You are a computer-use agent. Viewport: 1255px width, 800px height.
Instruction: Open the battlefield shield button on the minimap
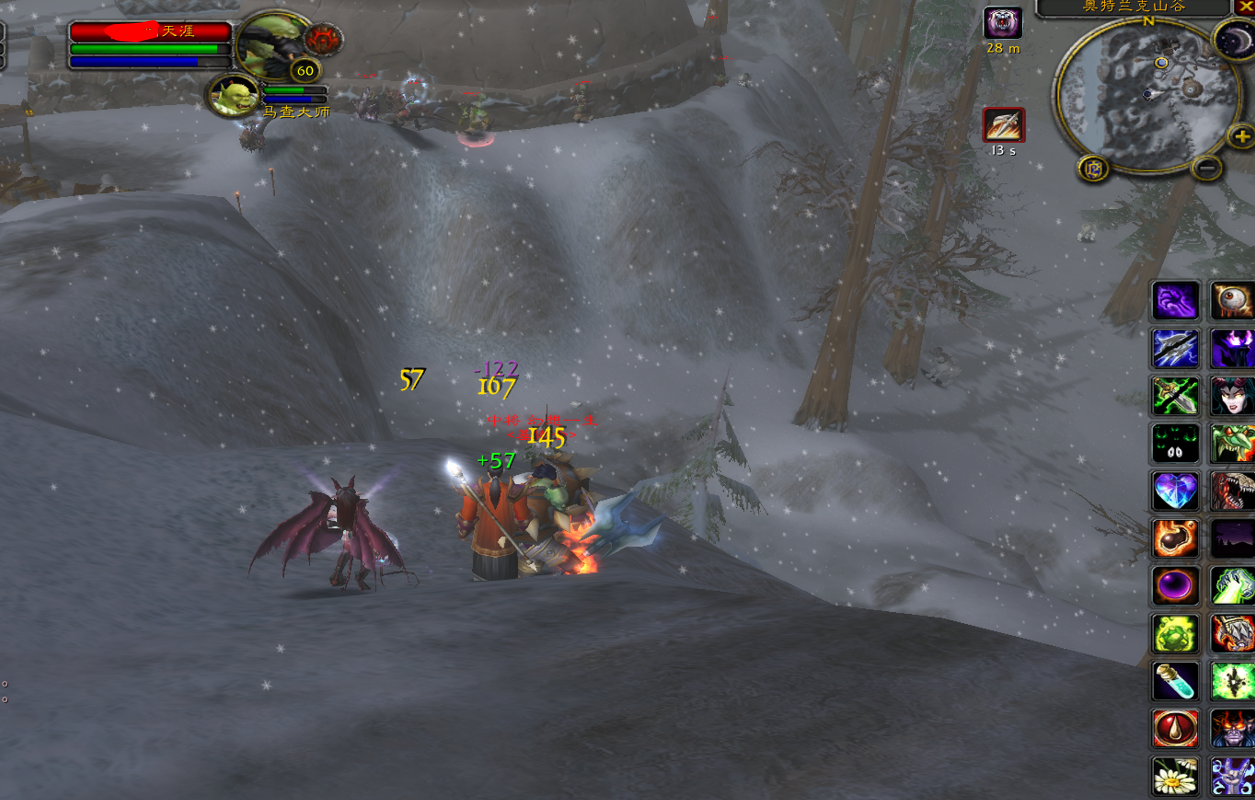(1093, 168)
